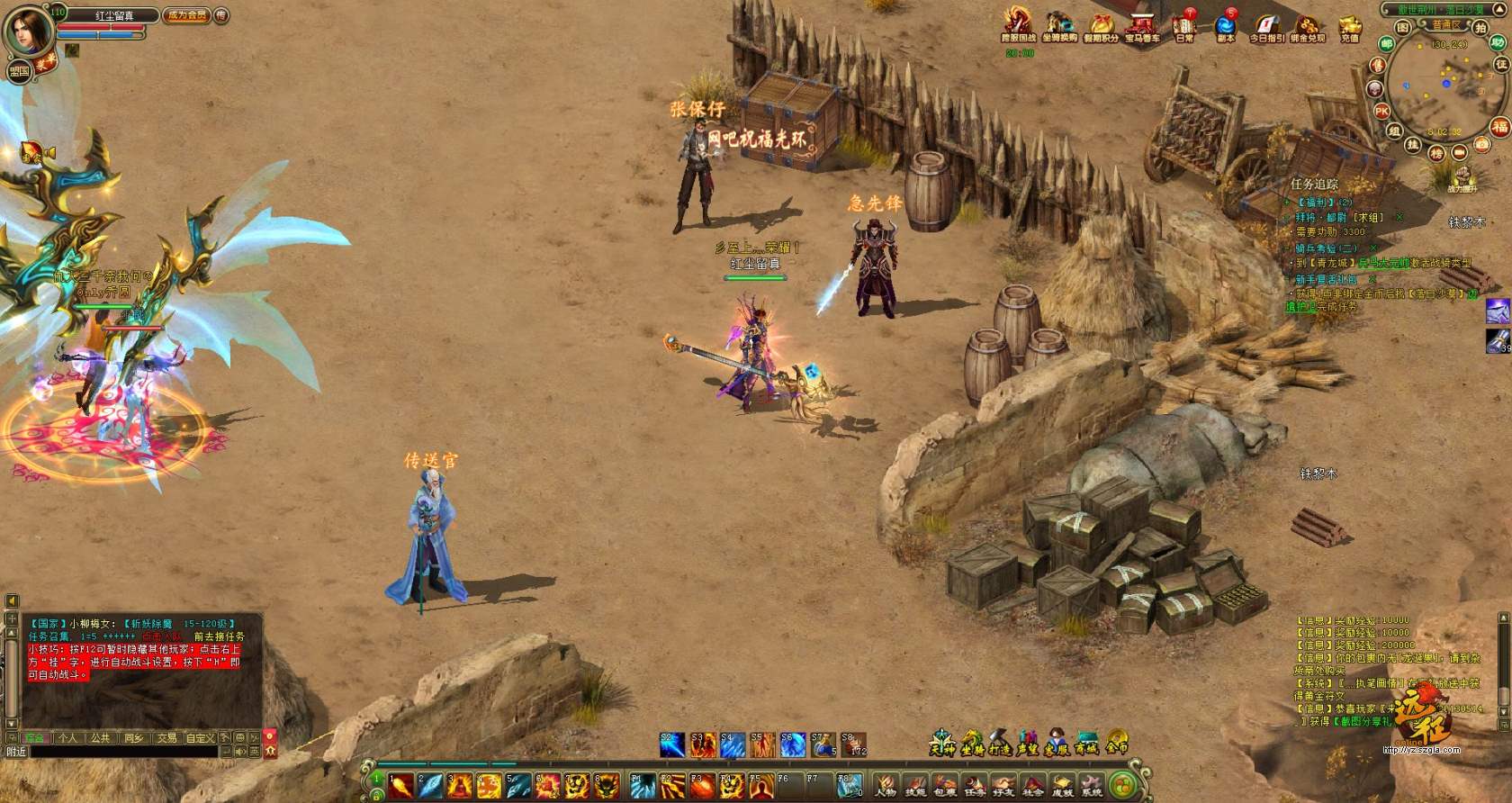Click the 充值 recharge gold icon
The width and height of the screenshot is (1512, 803).
(x=1349, y=28)
